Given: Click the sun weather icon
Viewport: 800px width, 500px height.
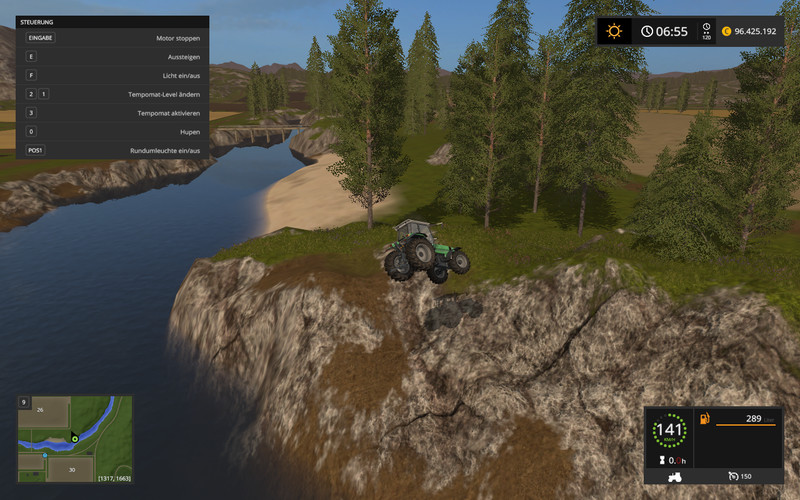Looking at the screenshot, I should coord(614,31).
